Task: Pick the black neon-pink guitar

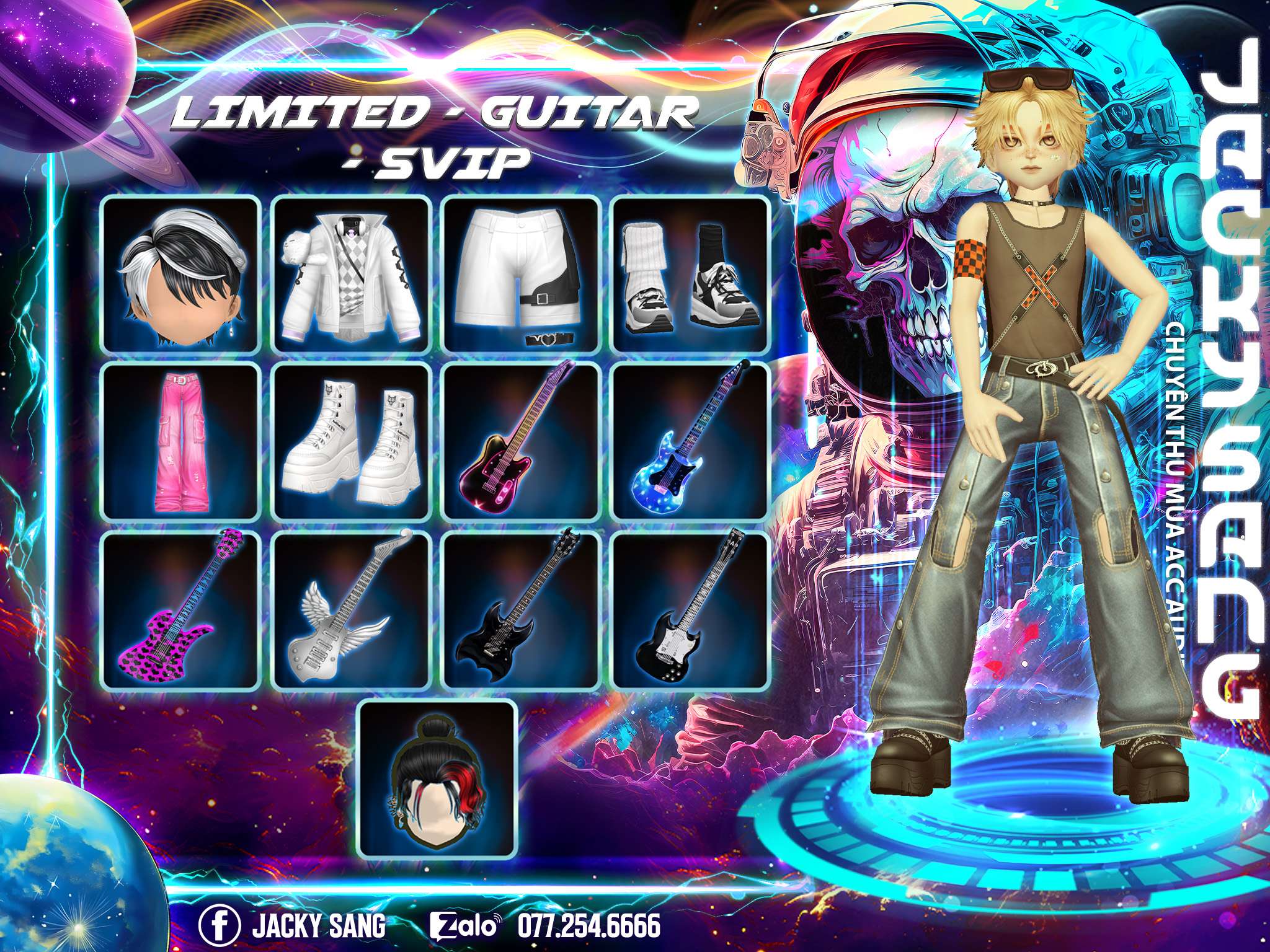Action: [522, 442]
